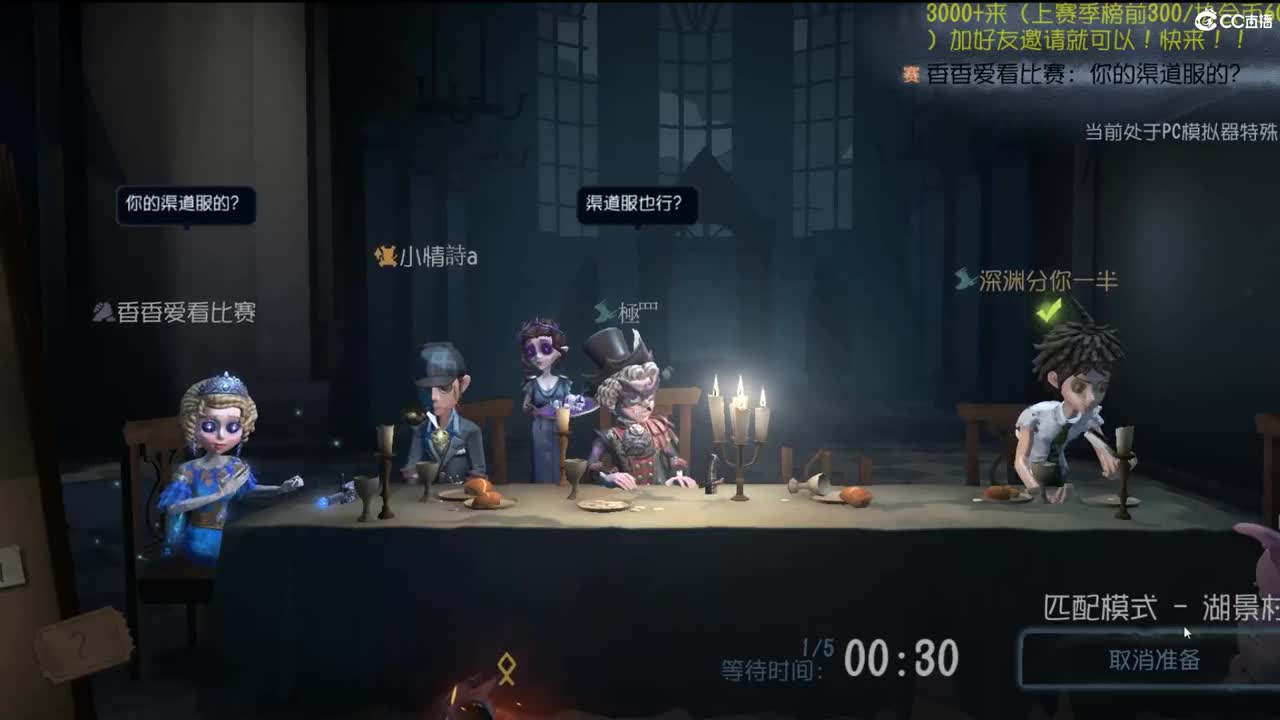
Task: Select the 小情詩a nameplate
Action: pyautogui.click(x=437, y=256)
